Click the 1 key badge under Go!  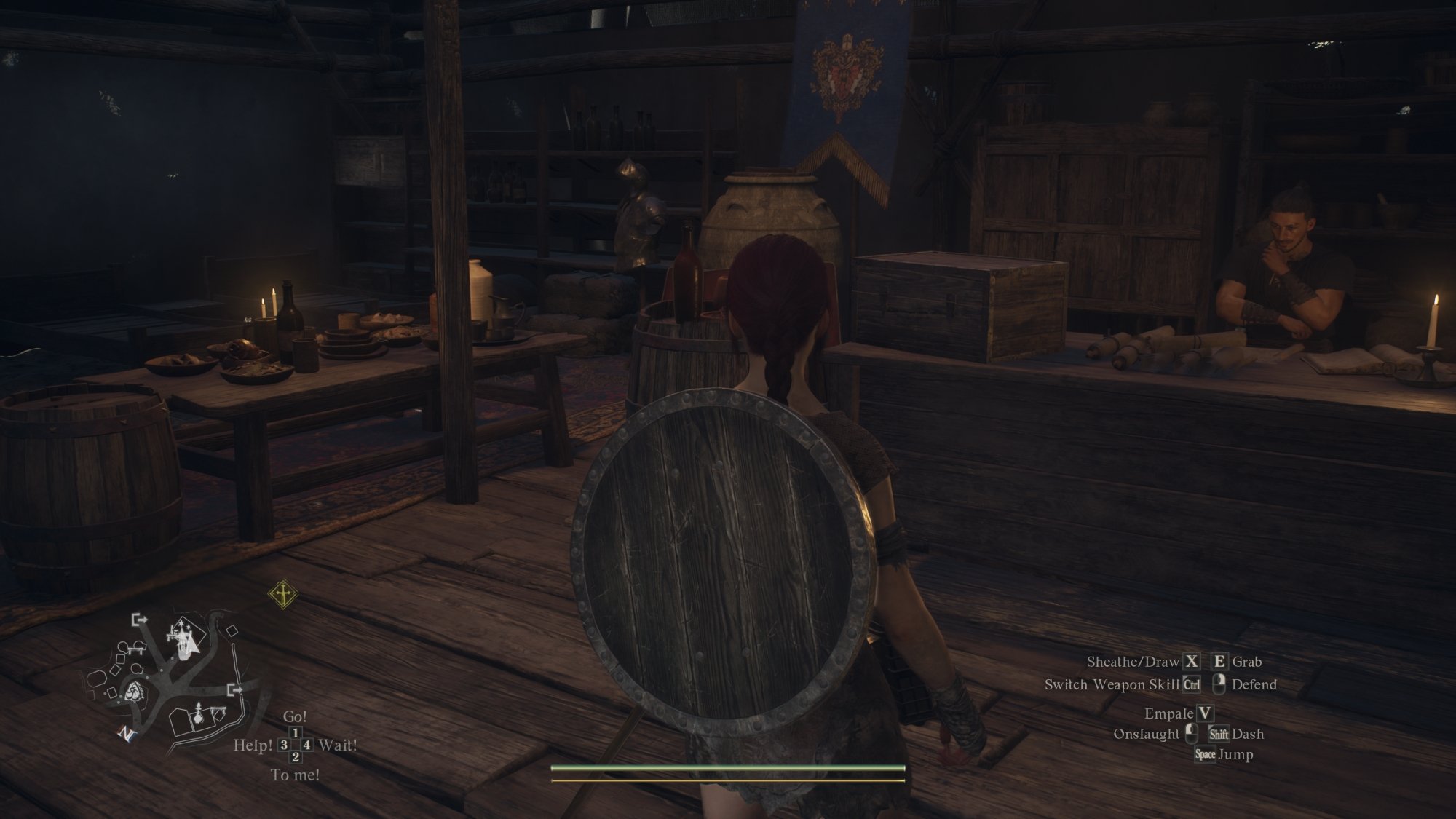click(x=294, y=733)
